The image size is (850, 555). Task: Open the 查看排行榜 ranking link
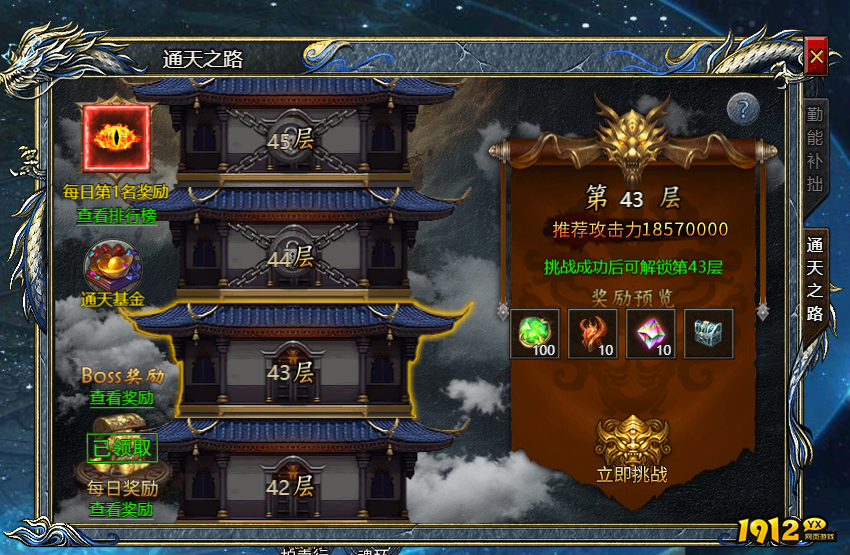(116, 214)
